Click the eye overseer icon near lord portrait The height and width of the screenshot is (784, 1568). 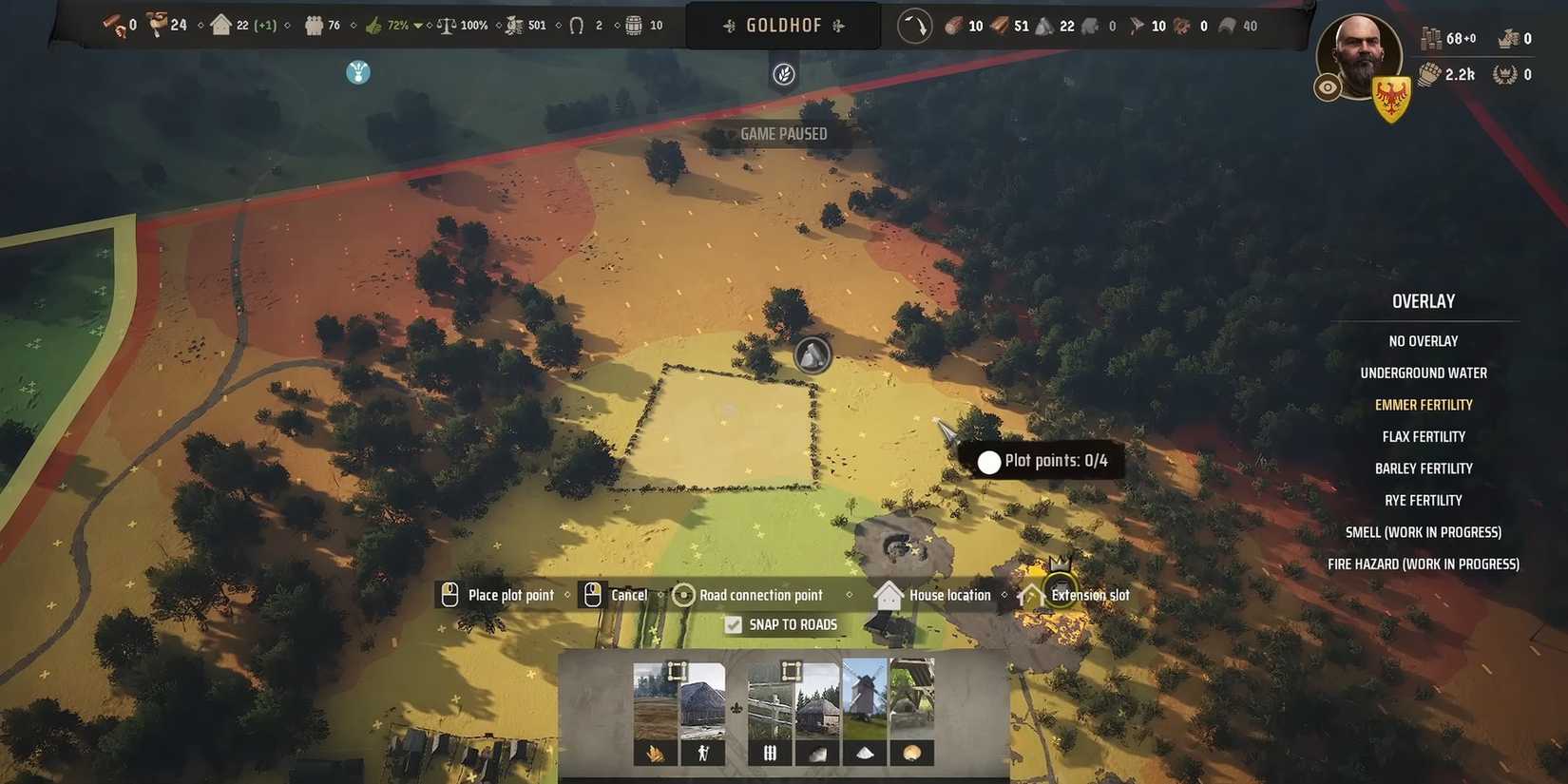coord(1328,86)
